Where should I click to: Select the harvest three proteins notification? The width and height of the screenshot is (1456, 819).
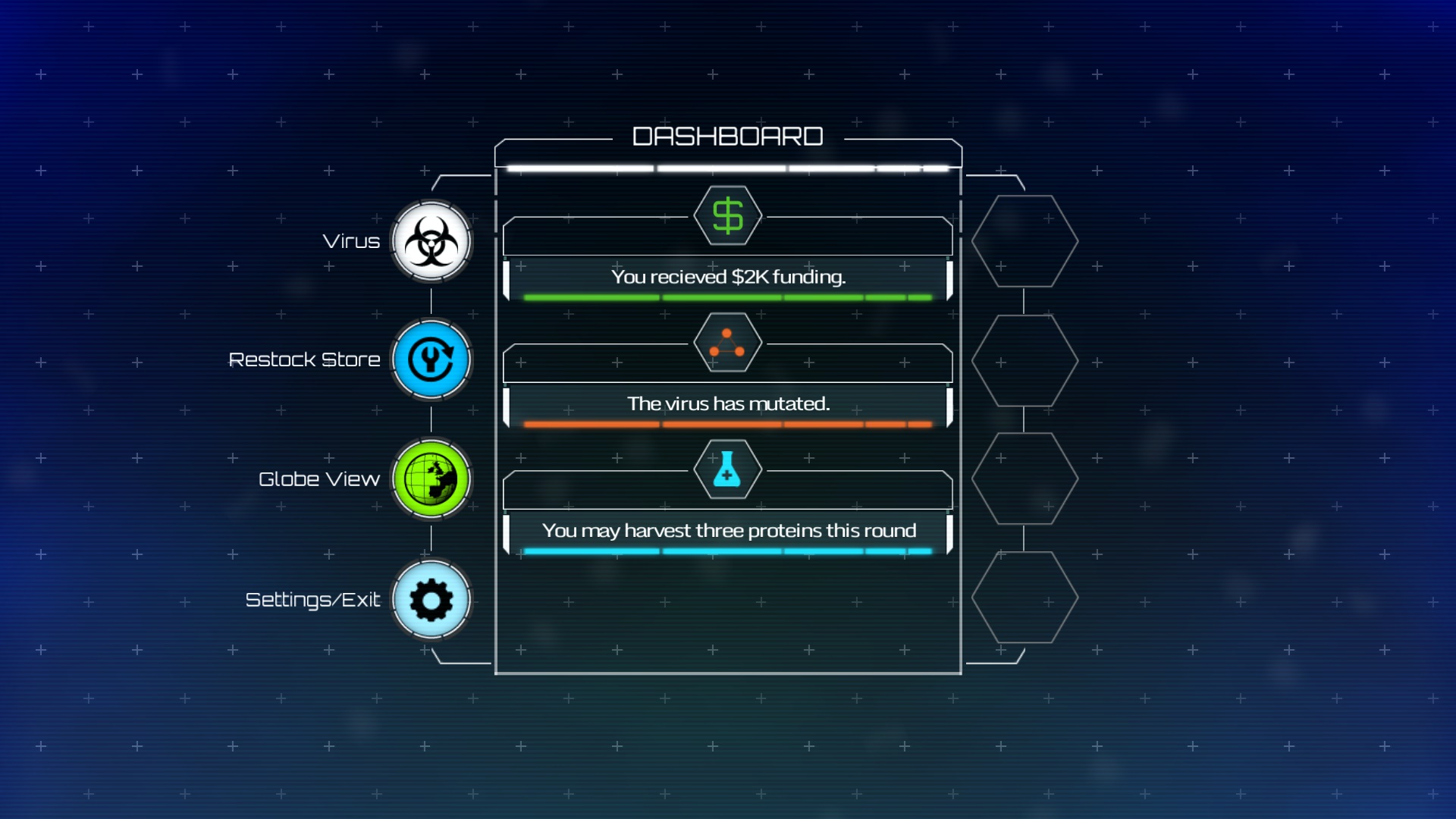(727, 530)
